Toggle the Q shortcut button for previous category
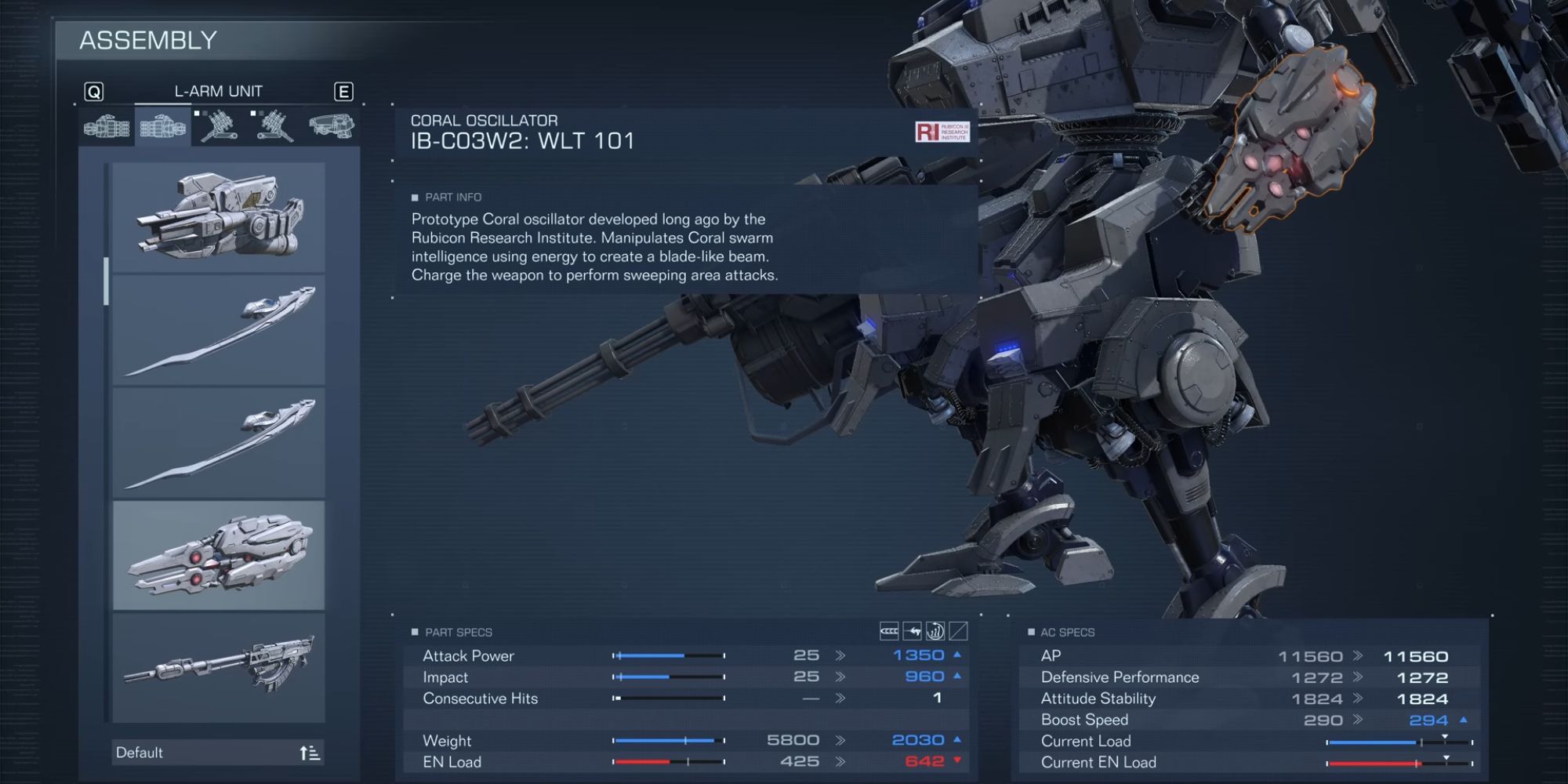Screen dimensions: 1568x784 pos(93,91)
